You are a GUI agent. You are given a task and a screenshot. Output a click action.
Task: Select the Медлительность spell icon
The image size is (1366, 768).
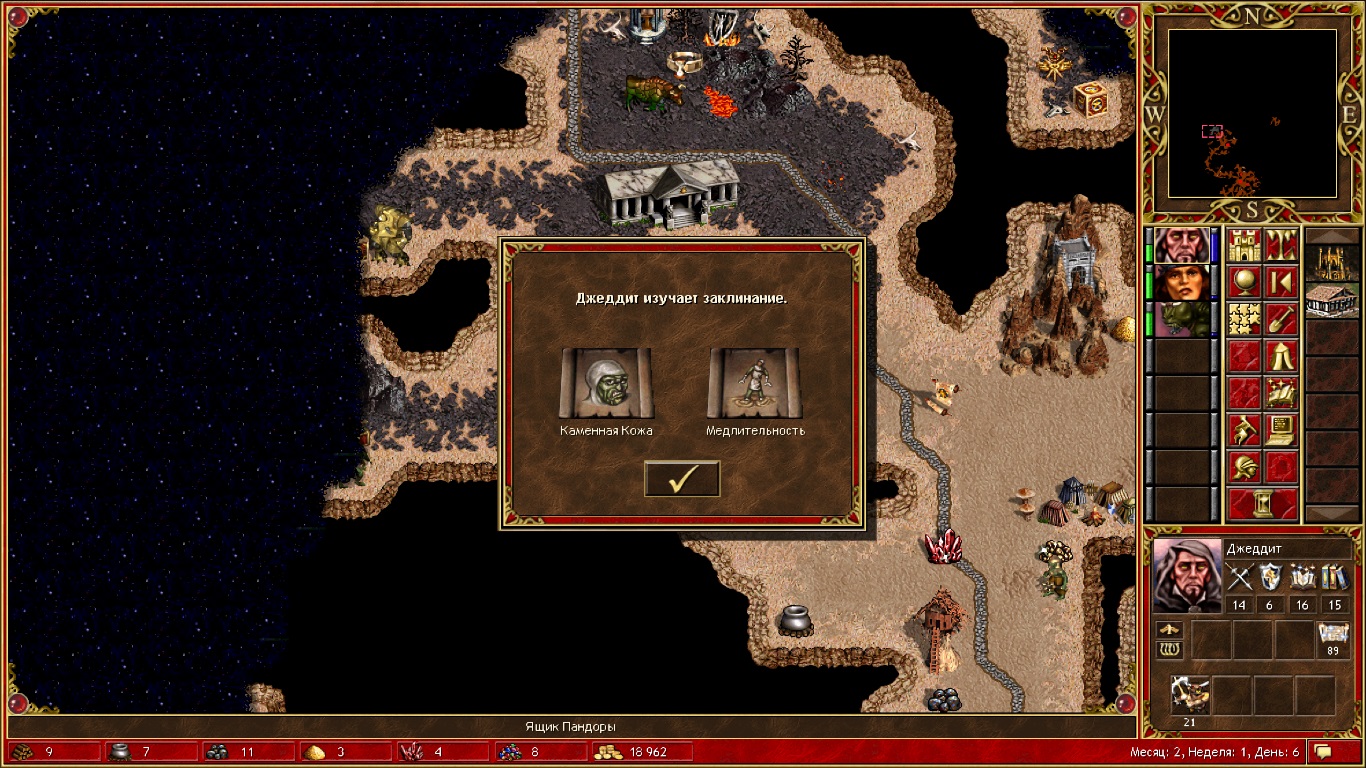[754, 383]
